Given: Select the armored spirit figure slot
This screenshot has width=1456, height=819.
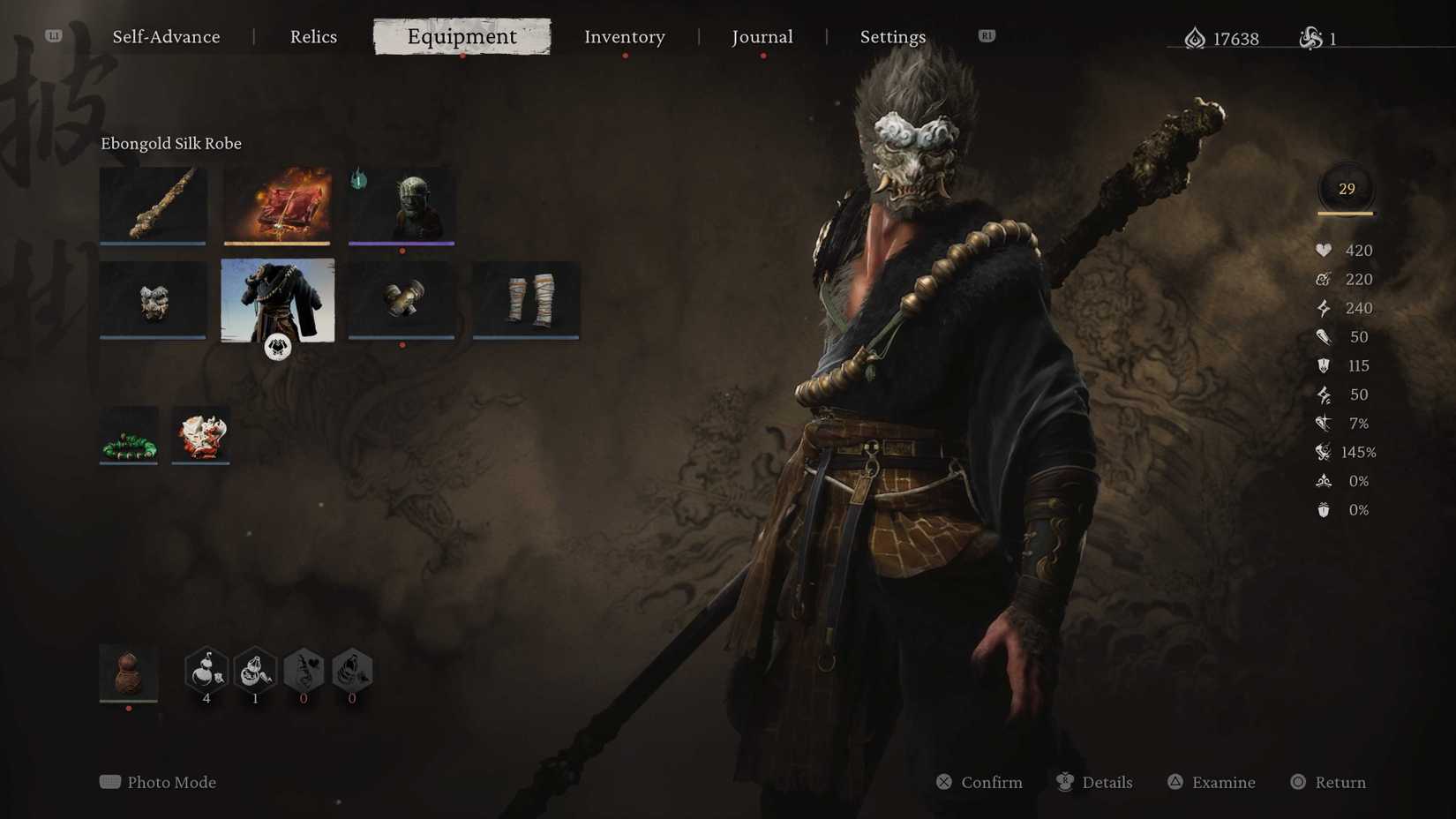Looking at the screenshot, I should 402,206.
